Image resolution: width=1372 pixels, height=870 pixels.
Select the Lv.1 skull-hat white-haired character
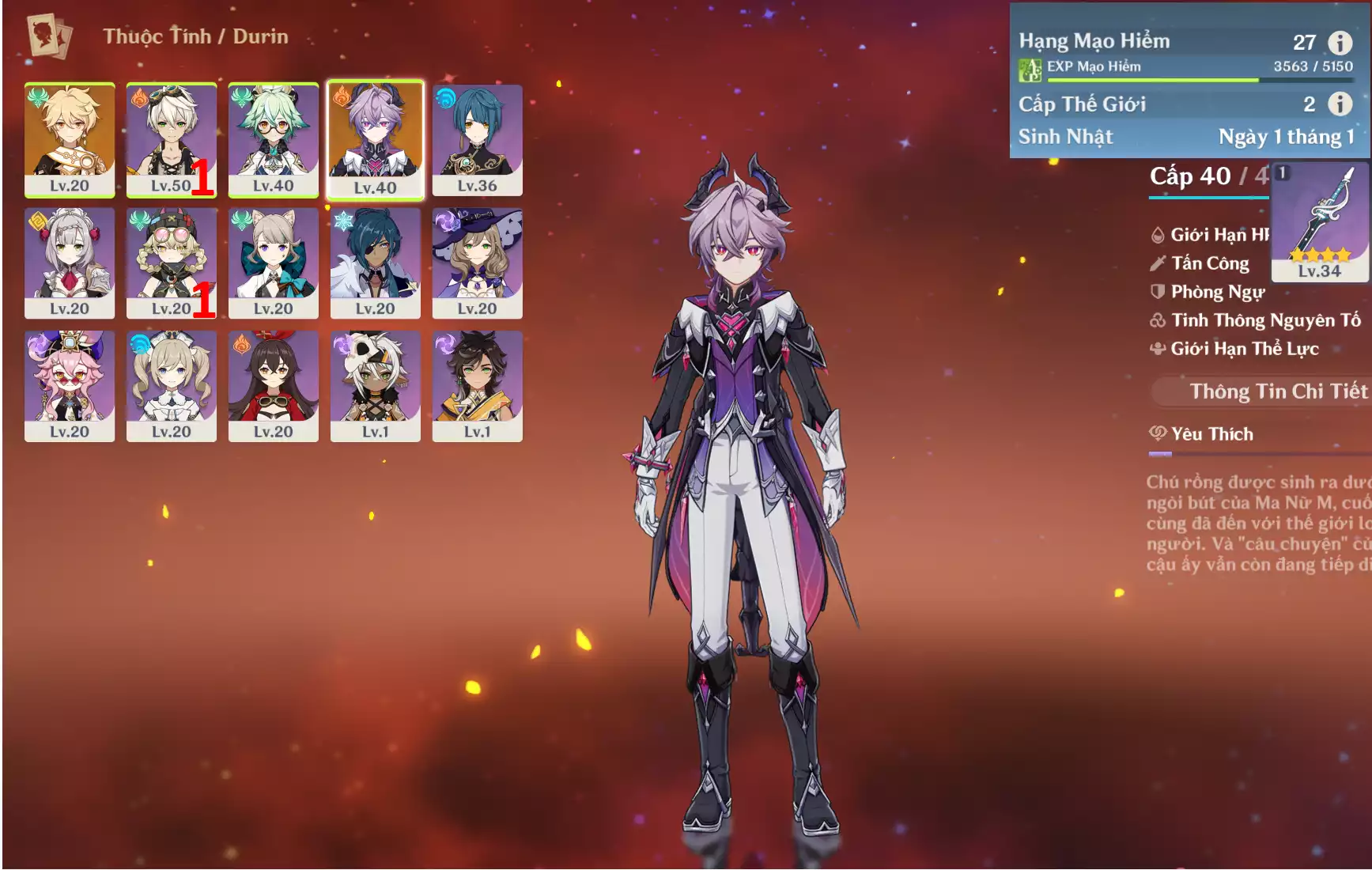(x=375, y=386)
